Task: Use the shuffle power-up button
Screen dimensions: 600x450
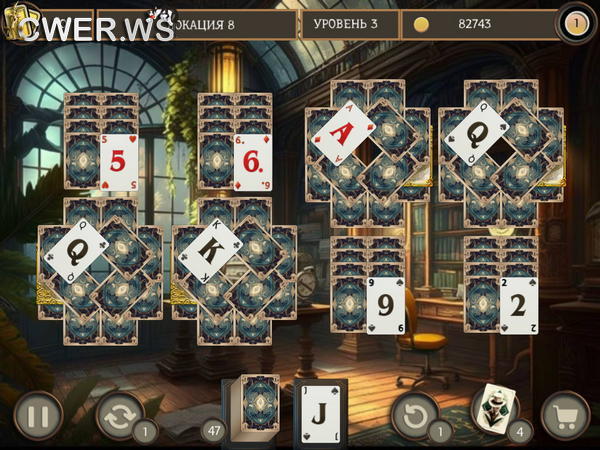Action: click(x=120, y=415)
